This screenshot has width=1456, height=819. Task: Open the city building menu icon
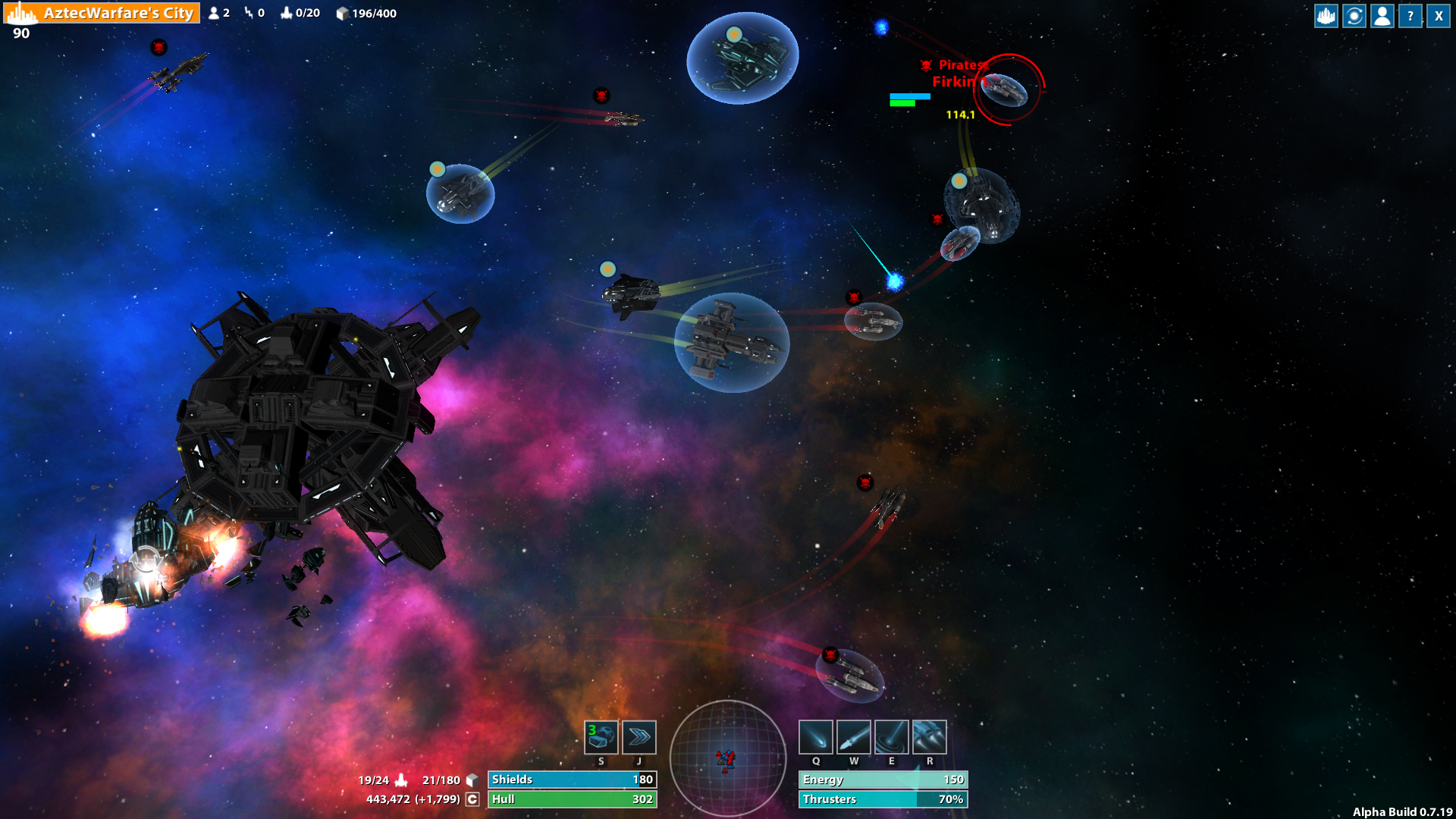point(1325,15)
